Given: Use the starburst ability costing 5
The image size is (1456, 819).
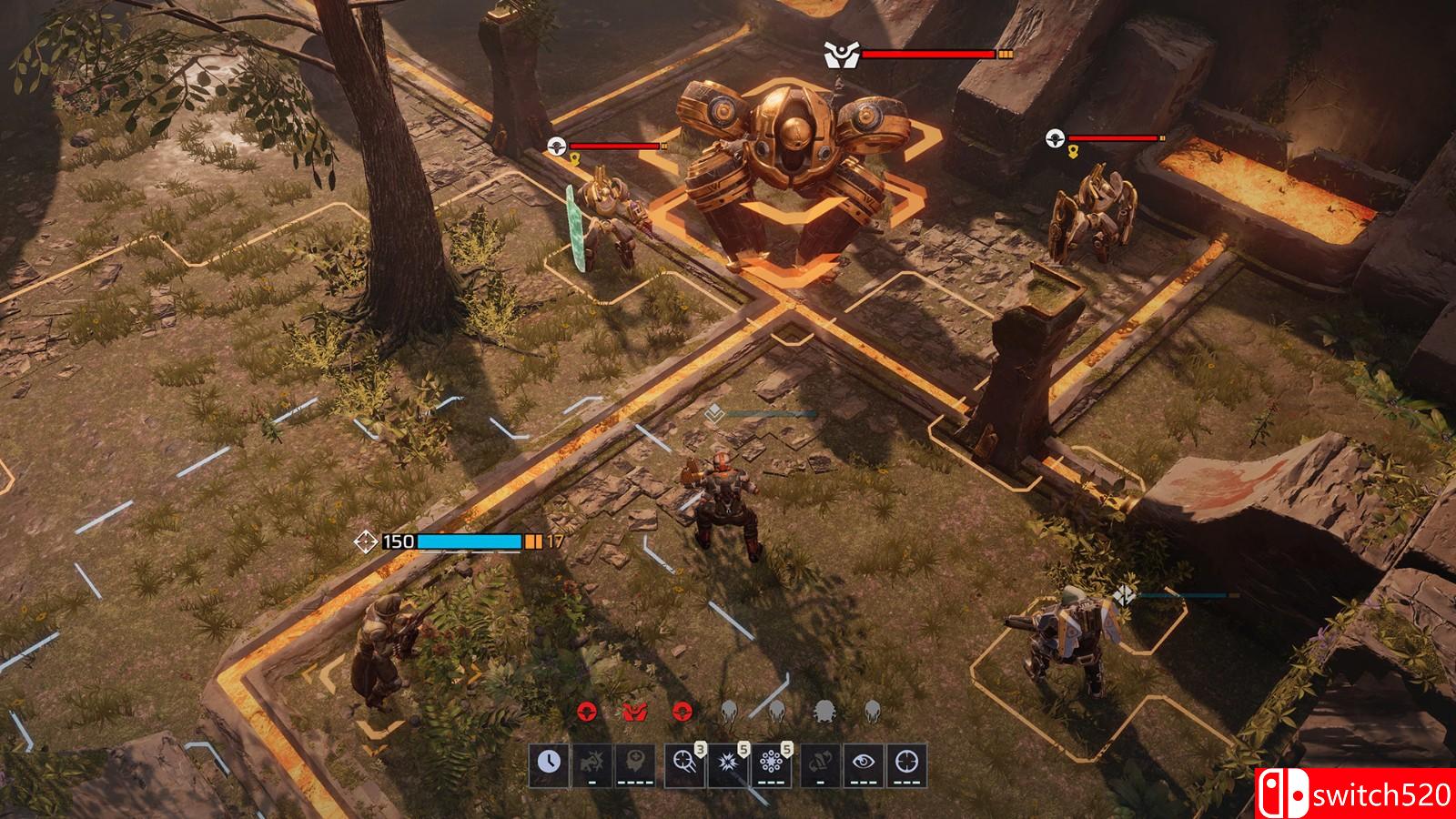Looking at the screenshot, I should (727, 763).
